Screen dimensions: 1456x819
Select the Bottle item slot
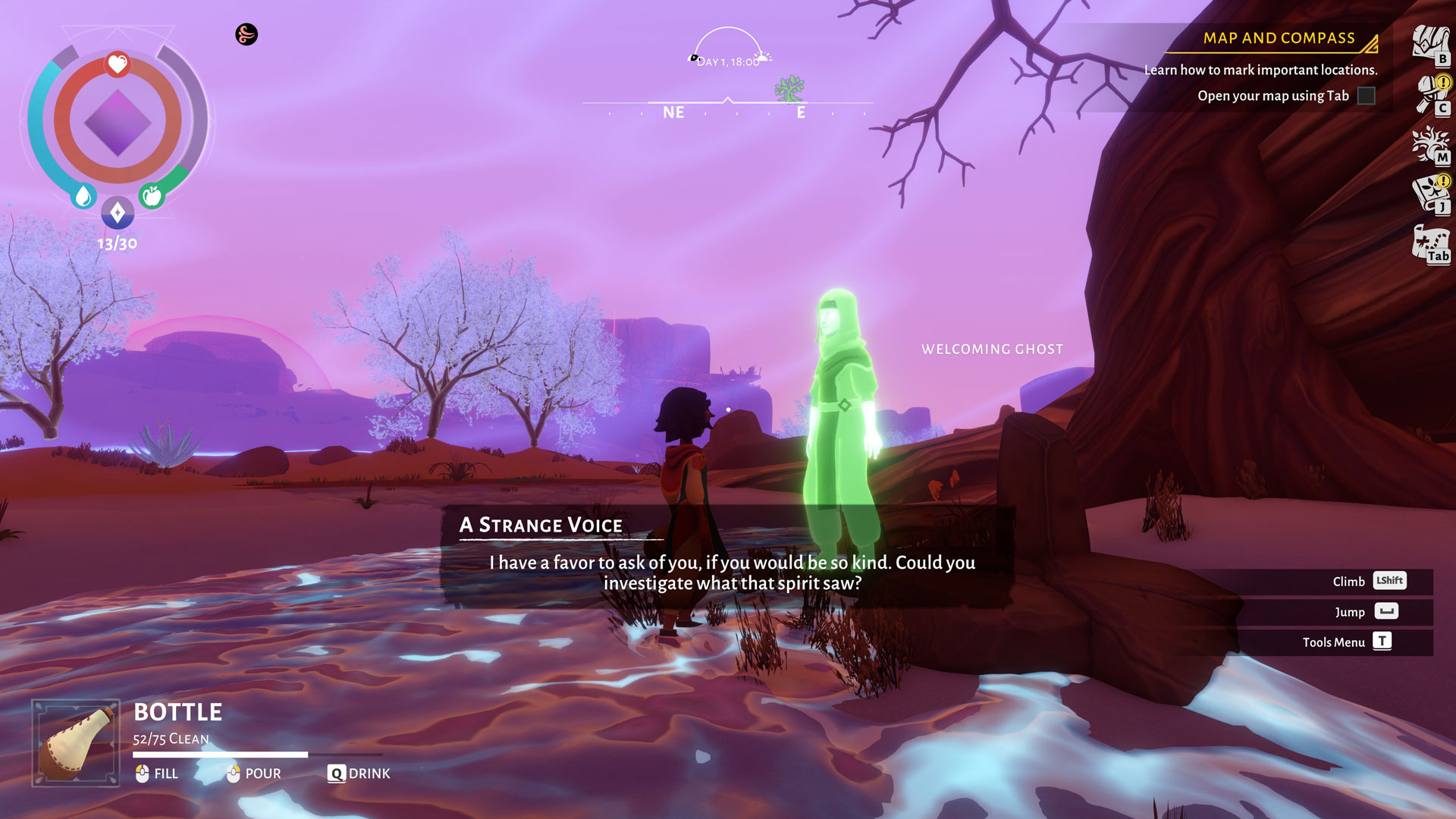coord(76,742)
